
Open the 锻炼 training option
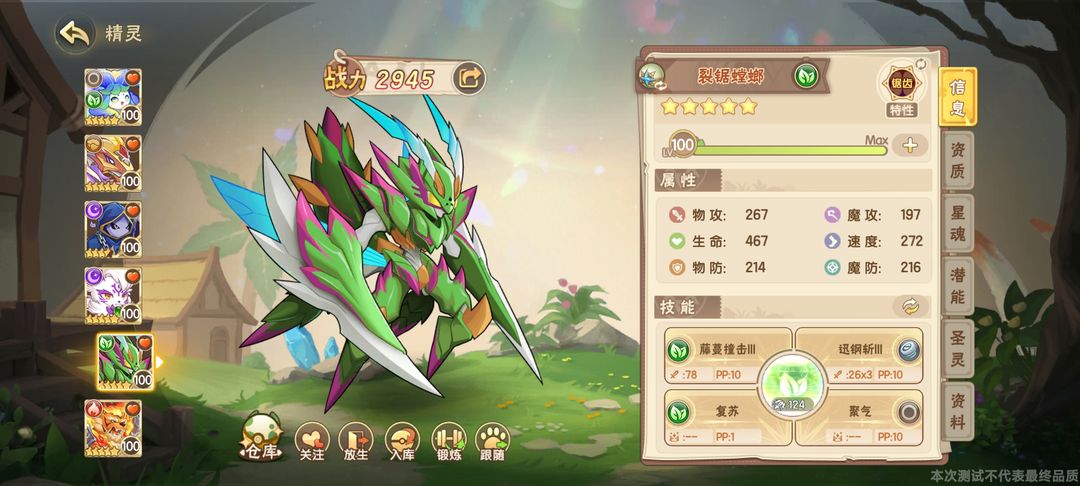point(448,441)
